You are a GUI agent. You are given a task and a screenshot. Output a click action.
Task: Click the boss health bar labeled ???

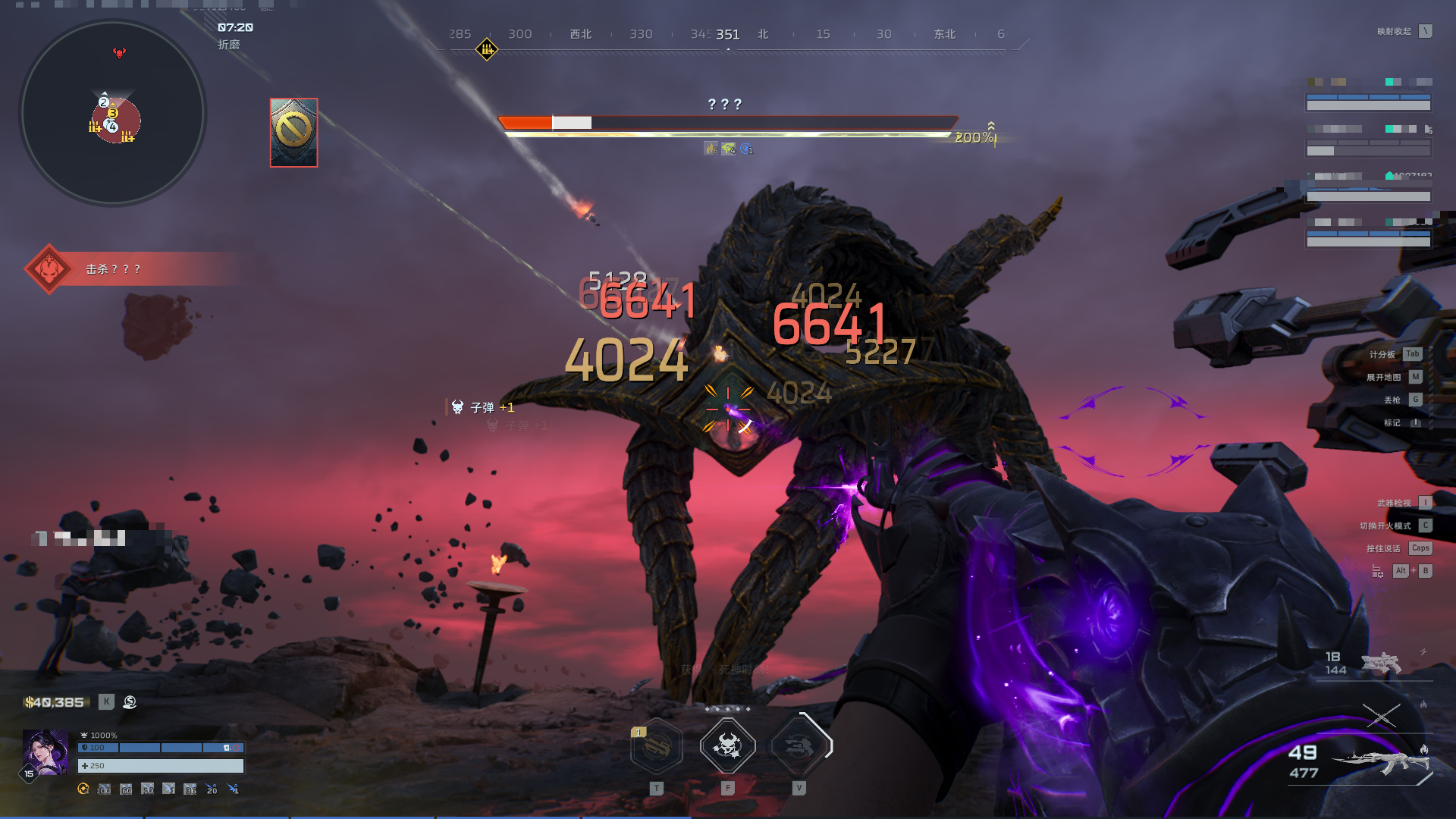726,123
